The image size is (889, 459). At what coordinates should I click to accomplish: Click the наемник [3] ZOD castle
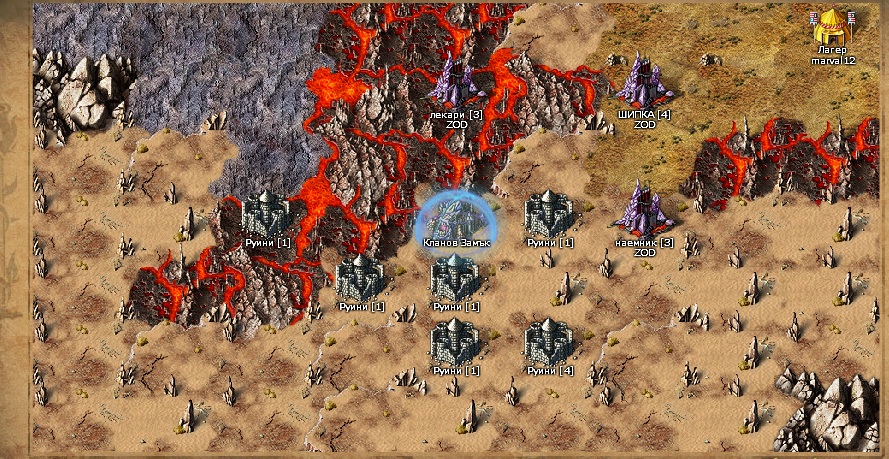(644, 209)
